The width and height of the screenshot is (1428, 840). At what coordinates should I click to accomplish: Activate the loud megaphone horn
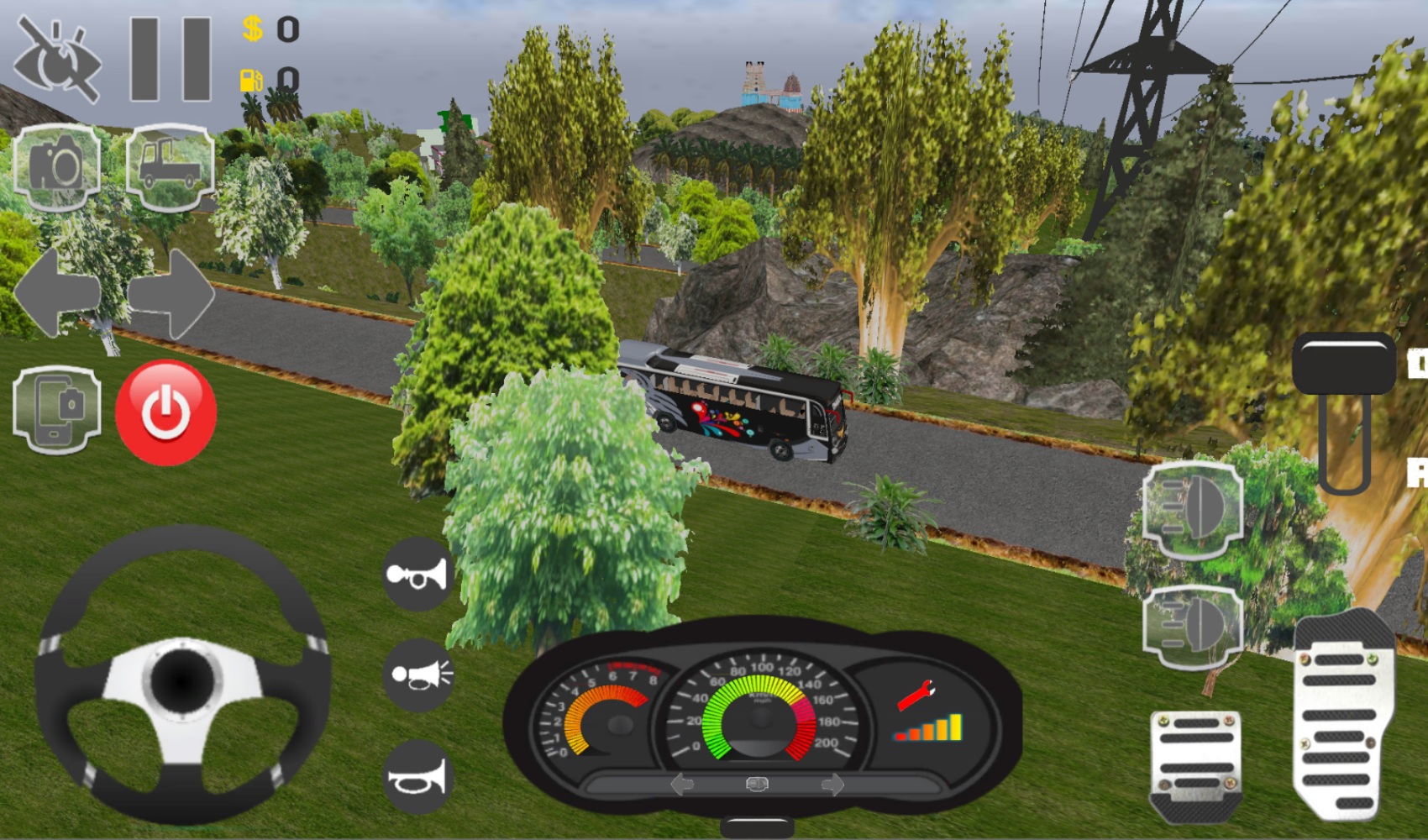tap(417, 676)
